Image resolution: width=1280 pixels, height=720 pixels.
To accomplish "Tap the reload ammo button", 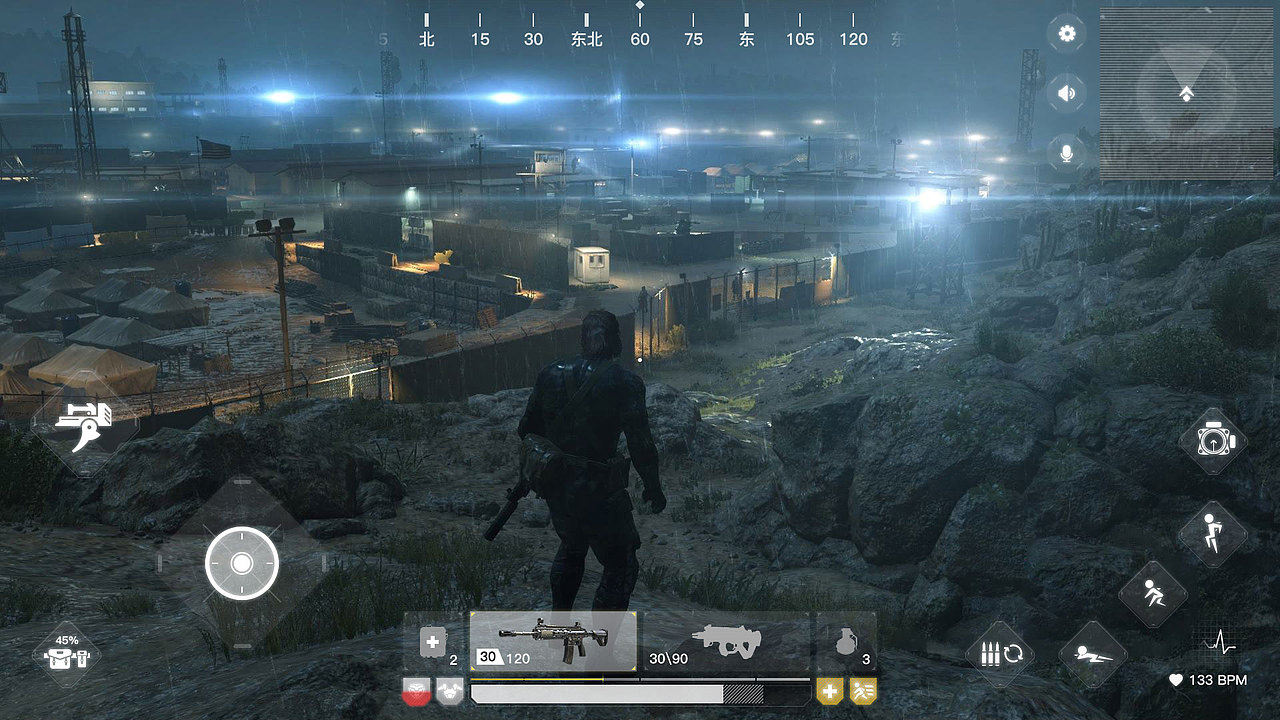I will 999,655.
